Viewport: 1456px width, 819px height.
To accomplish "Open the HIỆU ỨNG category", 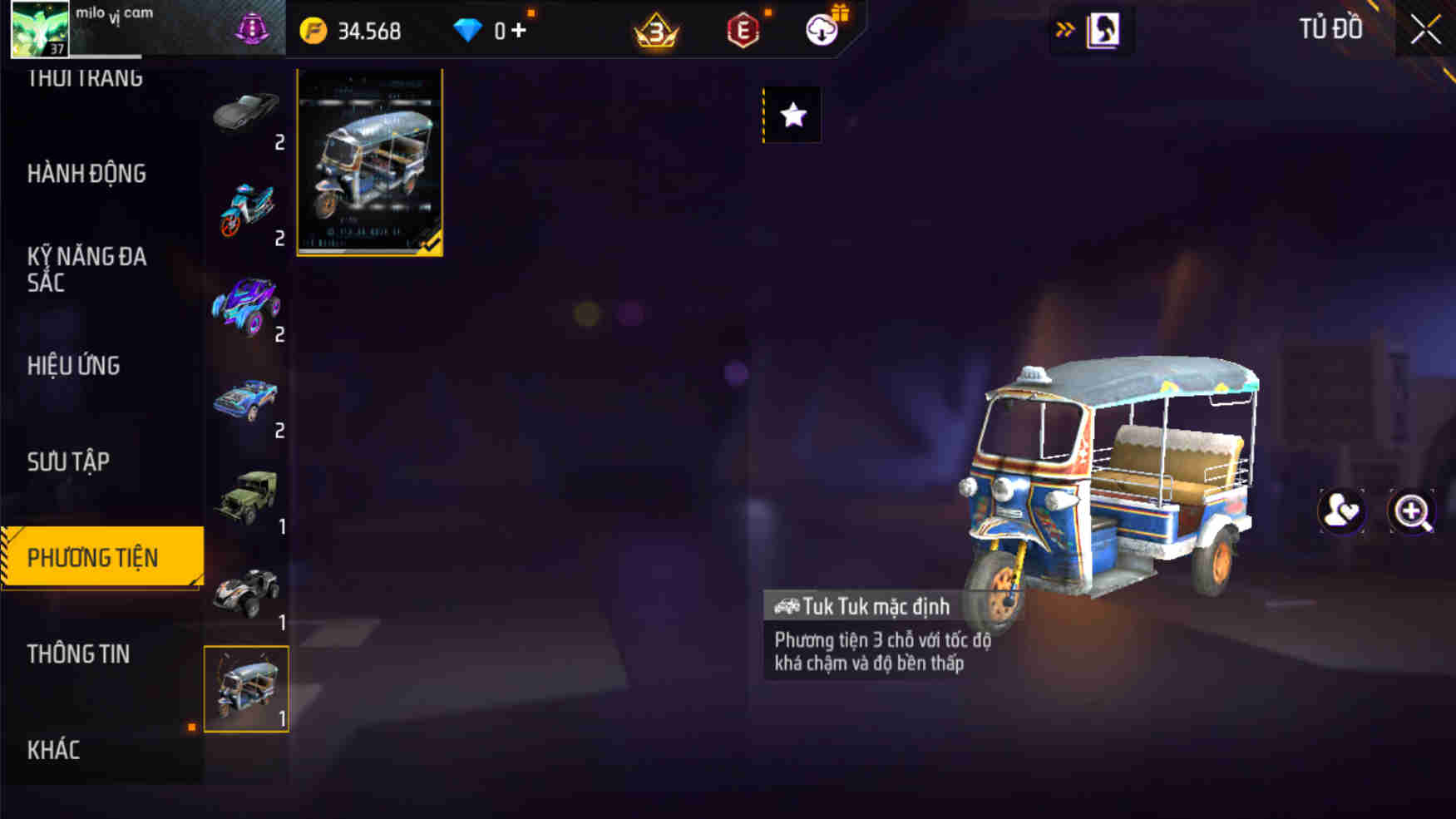I will pyautogui.click(x=73, y=366).
